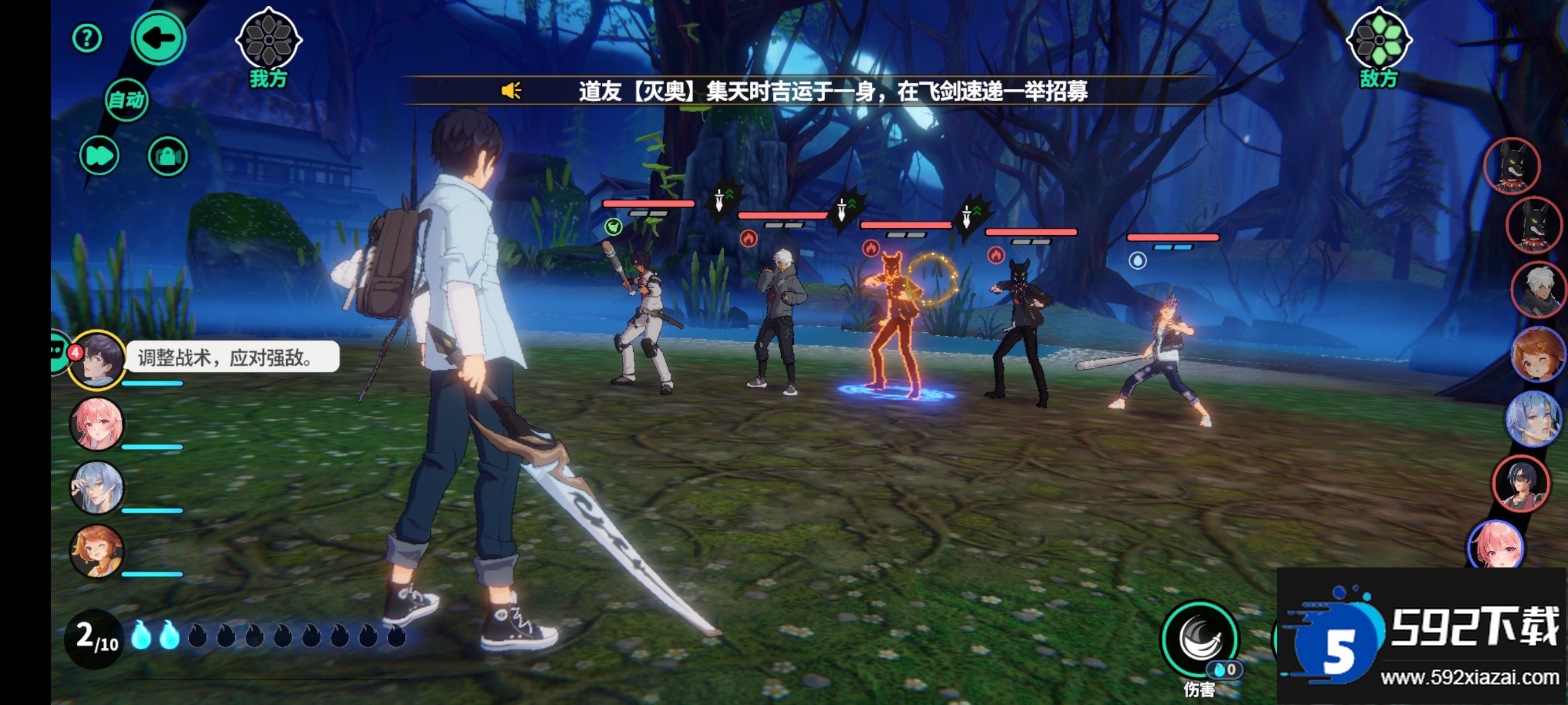Open the help question mark button
1568x705 pixels.
pos(87,39)
